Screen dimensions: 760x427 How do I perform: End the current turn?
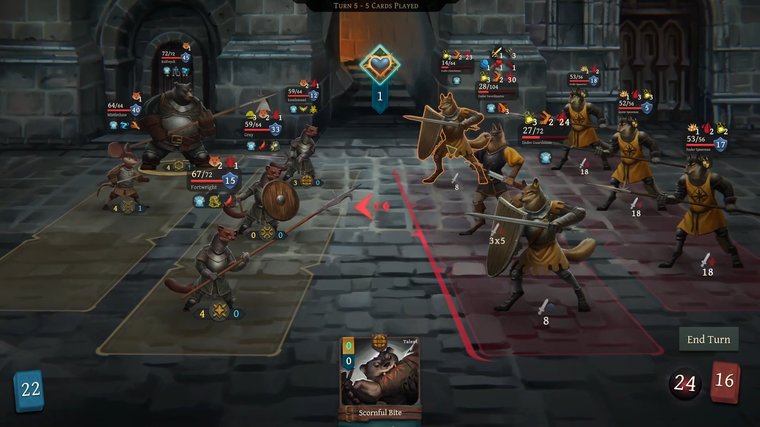pyautogui.click(x=708, y=339)
